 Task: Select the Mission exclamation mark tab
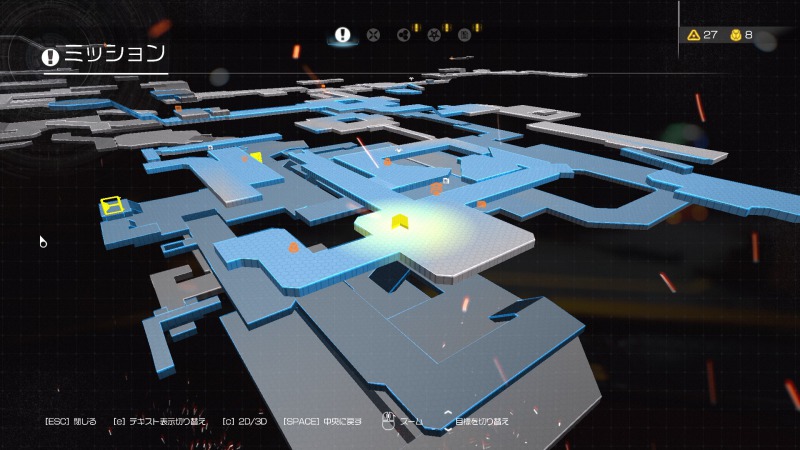tap(343, 34)
